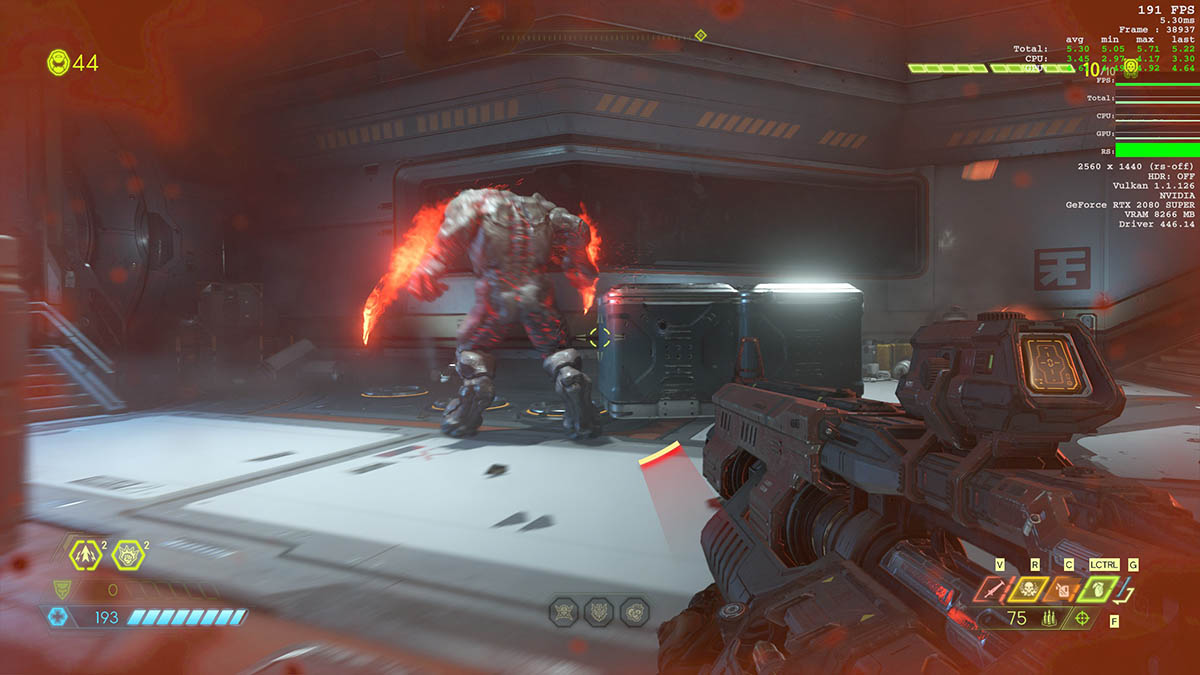The image size is (1200, 675).
Task: Activate the yellow skull chainsaw icon
Action: (1027, 589)
